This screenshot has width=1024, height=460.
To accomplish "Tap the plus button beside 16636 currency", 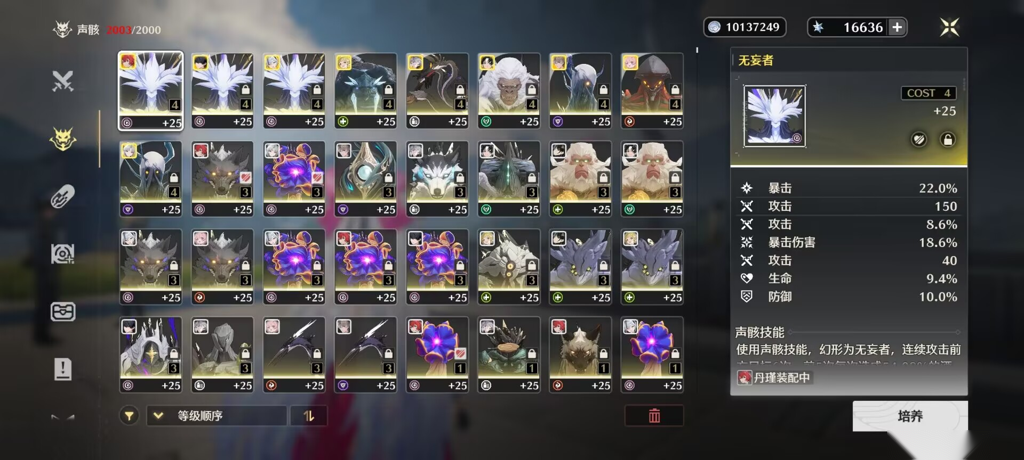I will [898, 27].
